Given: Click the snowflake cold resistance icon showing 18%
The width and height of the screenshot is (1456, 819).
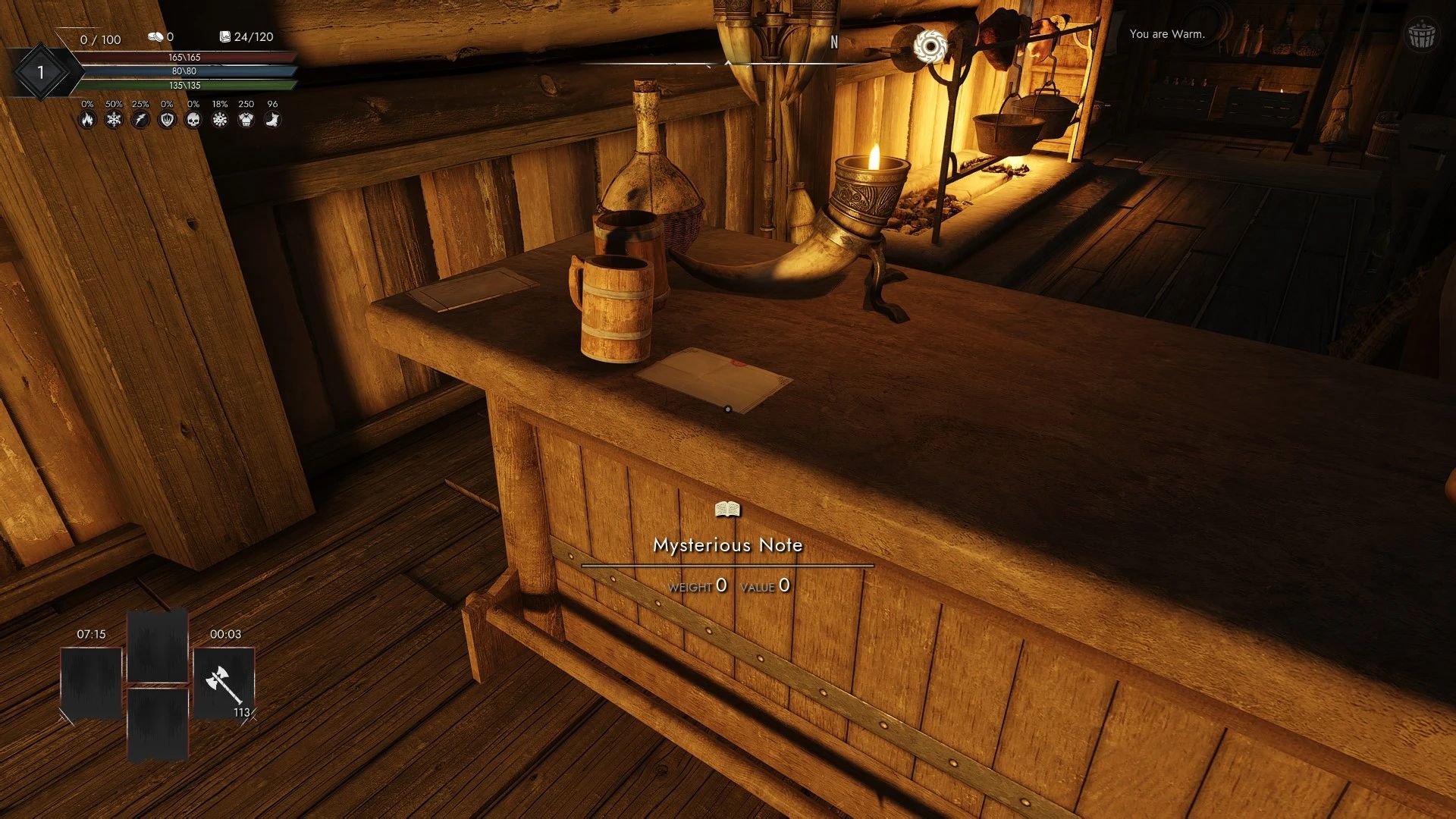Looking at the screenshot, I should point(220,119).
